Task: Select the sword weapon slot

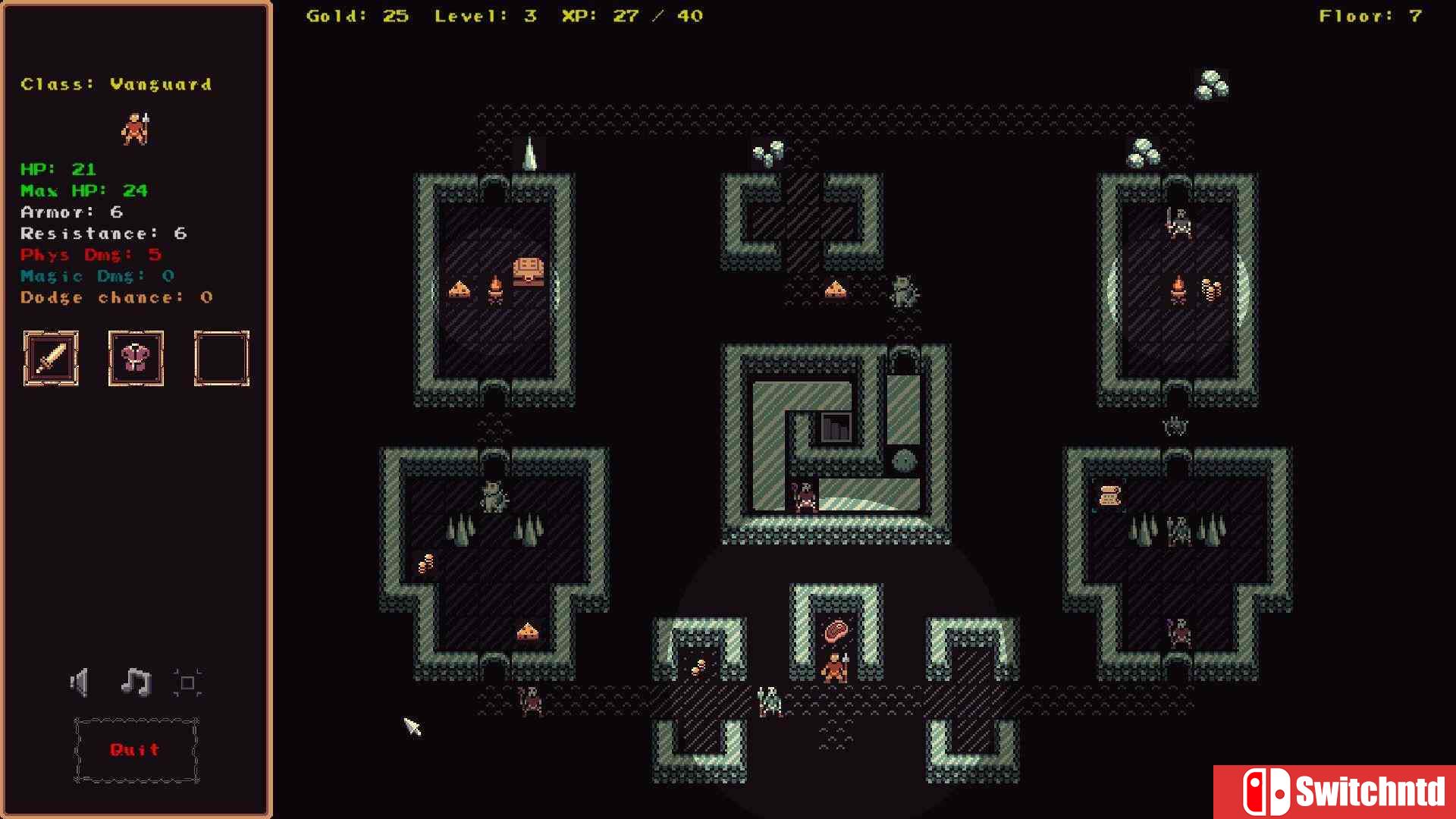Action: tap(50, 359)
